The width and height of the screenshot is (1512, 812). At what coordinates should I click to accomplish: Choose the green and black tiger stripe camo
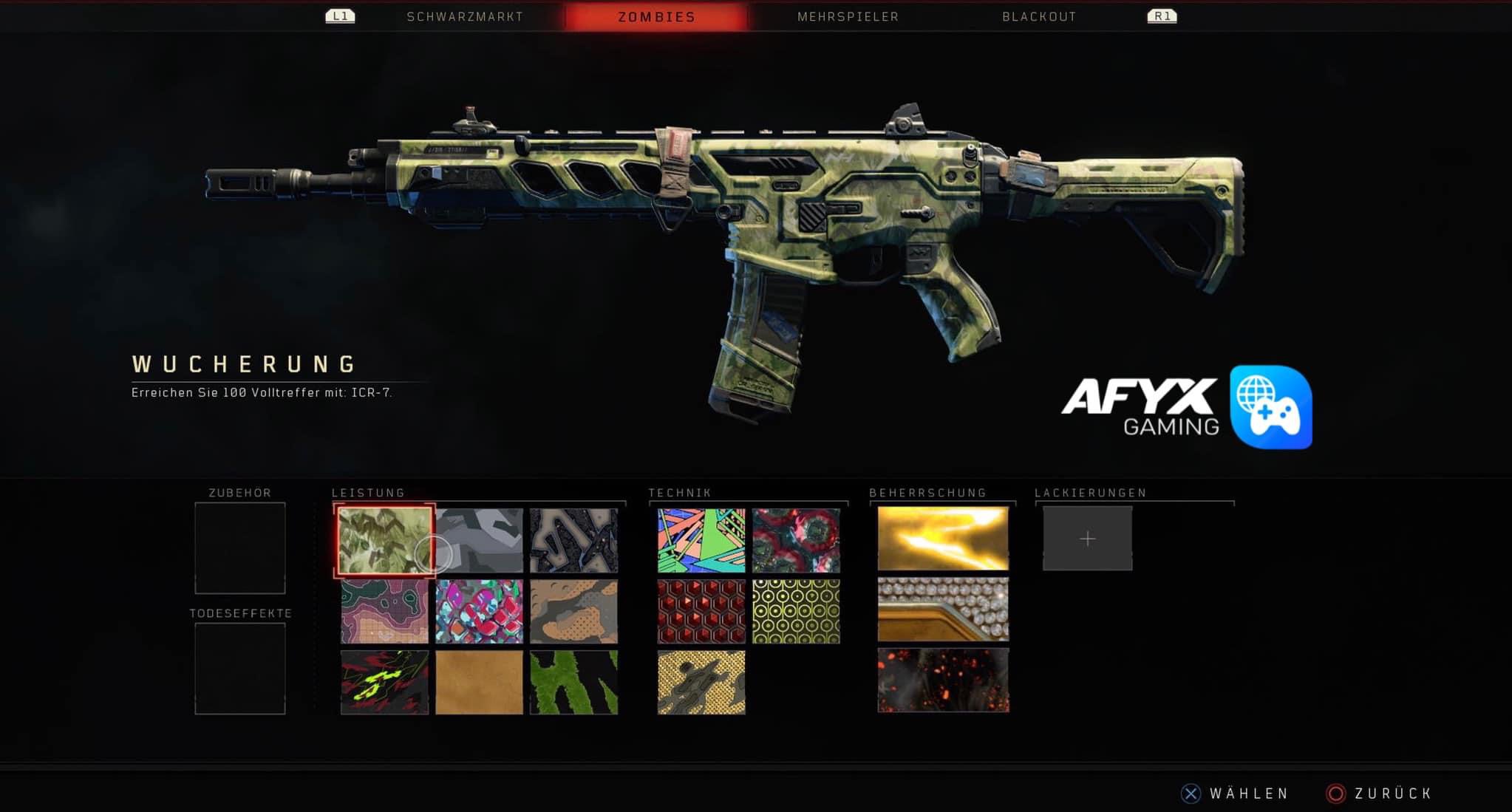click(x=574, y=682)
